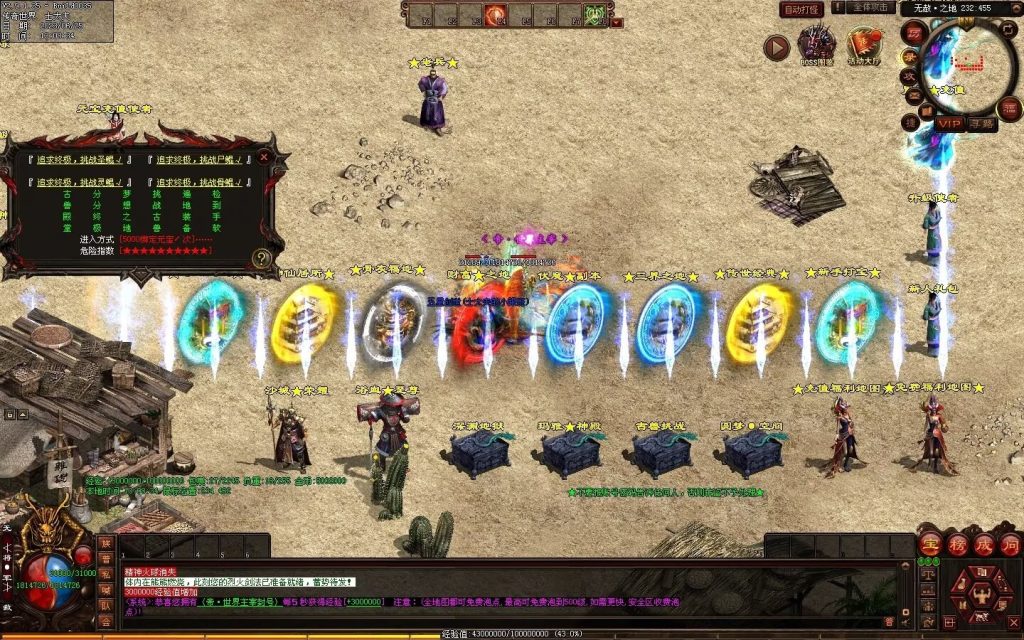The image size is (1024, 640).
Task: Activate the 寻路 pathfinding button
Action: pyautogui.click(x=982, y=124)
